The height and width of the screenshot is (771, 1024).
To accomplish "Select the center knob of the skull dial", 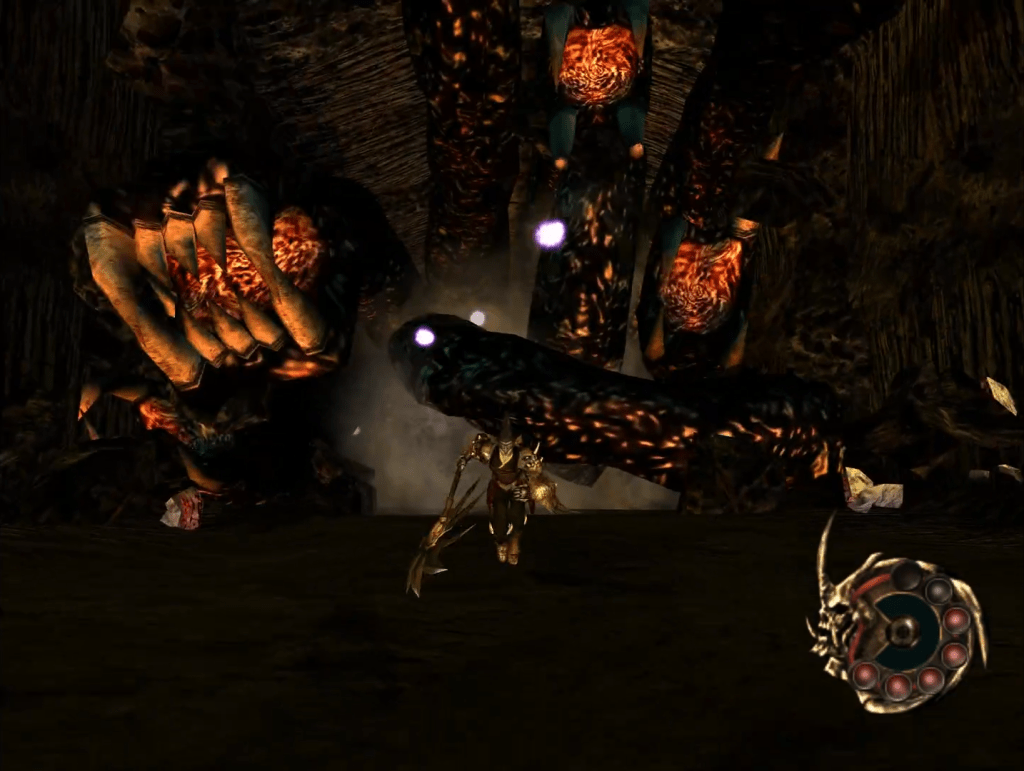I will pyautogui.click(x=901, y=631).
